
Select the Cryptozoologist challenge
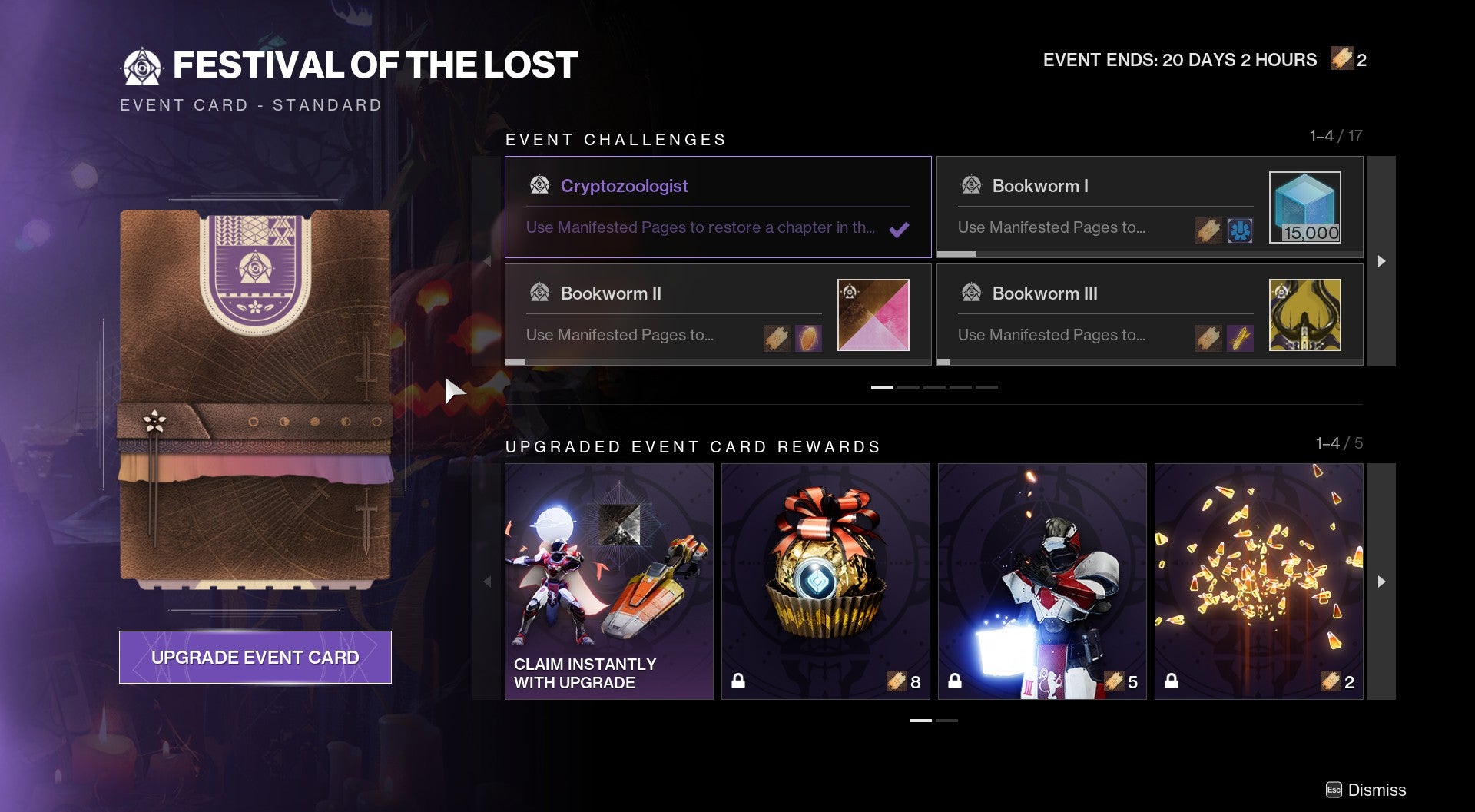pos(718,207)
